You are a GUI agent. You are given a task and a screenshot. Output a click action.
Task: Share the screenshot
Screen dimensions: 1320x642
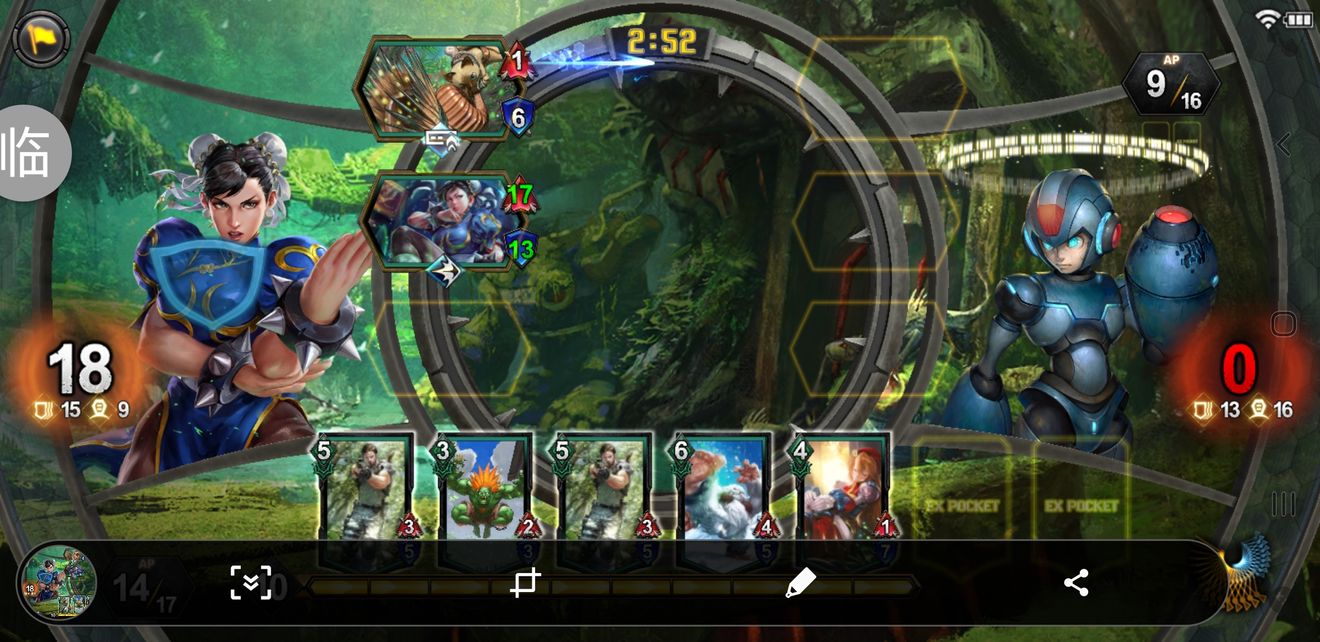click(x=1076, y=583)
